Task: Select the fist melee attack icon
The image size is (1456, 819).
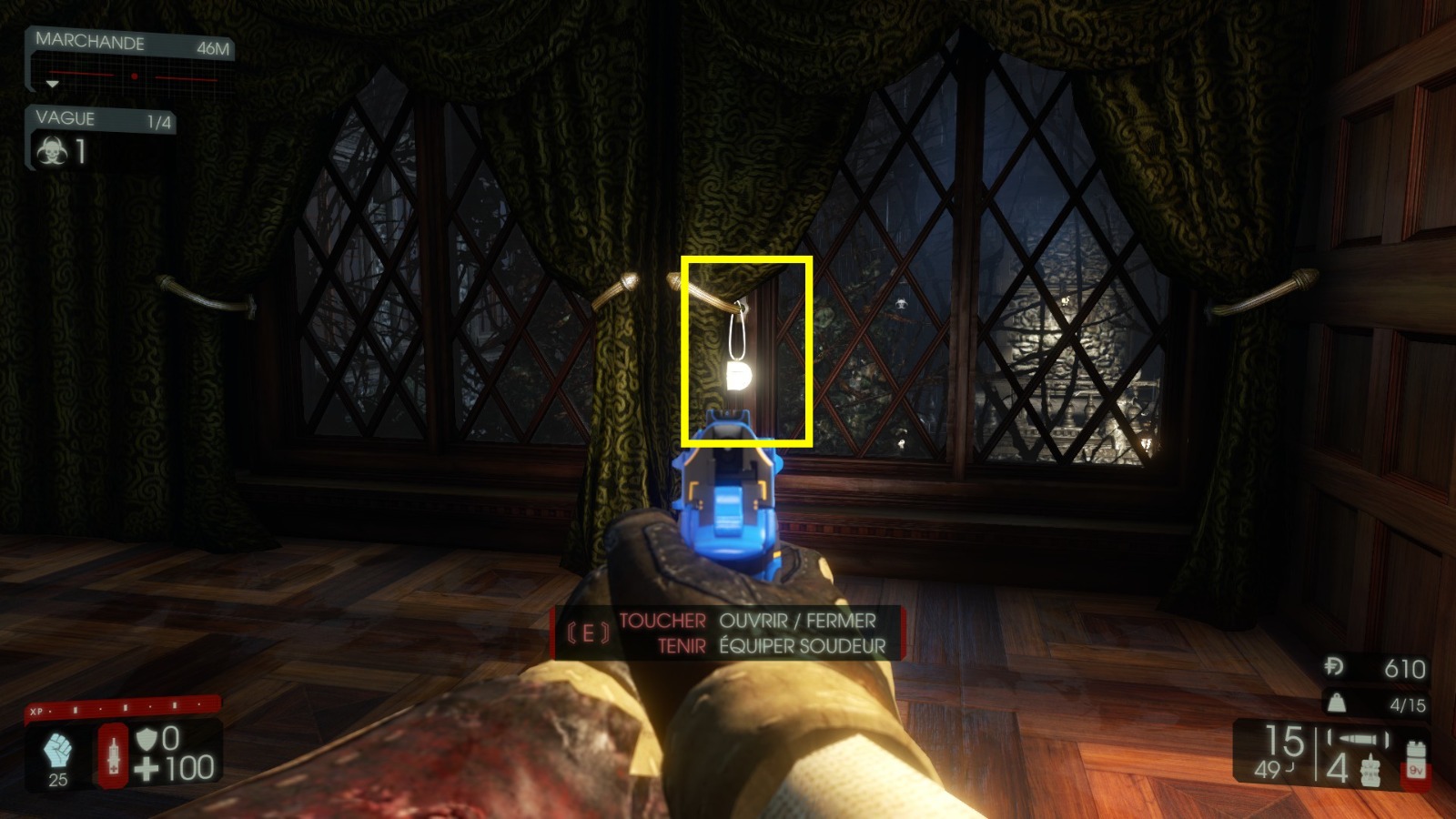Action: pos(57,747)
